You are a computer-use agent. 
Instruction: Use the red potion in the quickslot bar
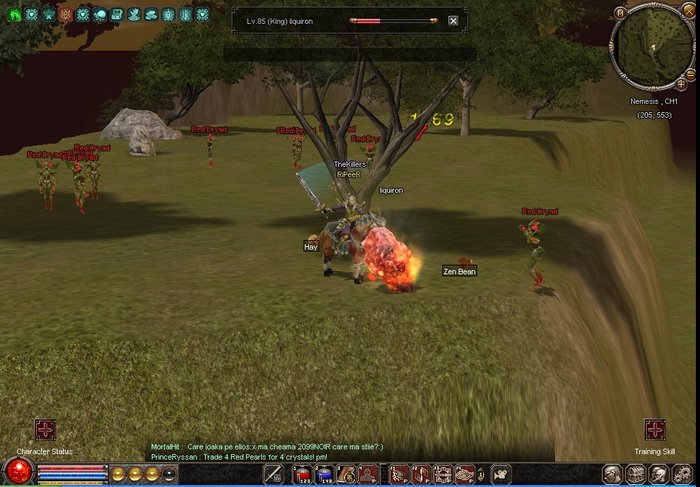(303, 475)
